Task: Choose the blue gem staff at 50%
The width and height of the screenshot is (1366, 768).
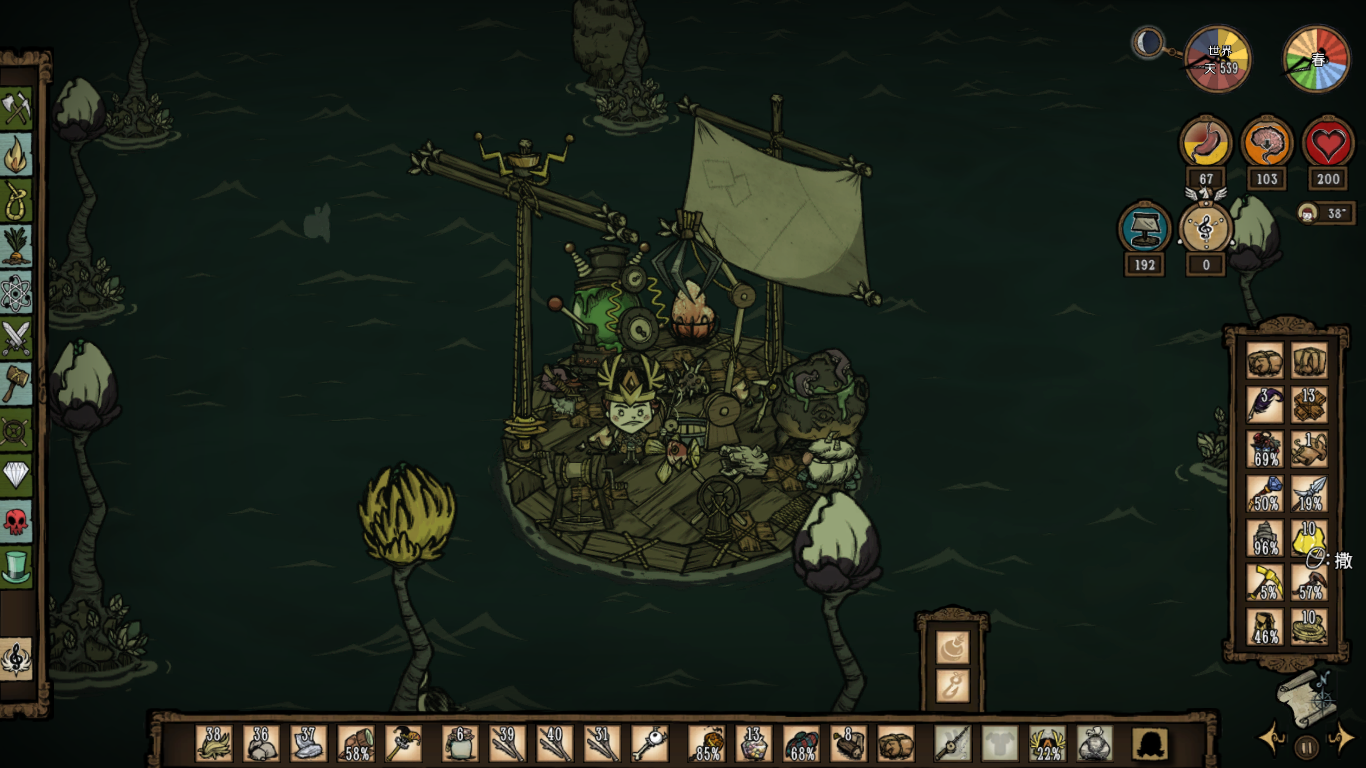Action: tap(1264, 493)
